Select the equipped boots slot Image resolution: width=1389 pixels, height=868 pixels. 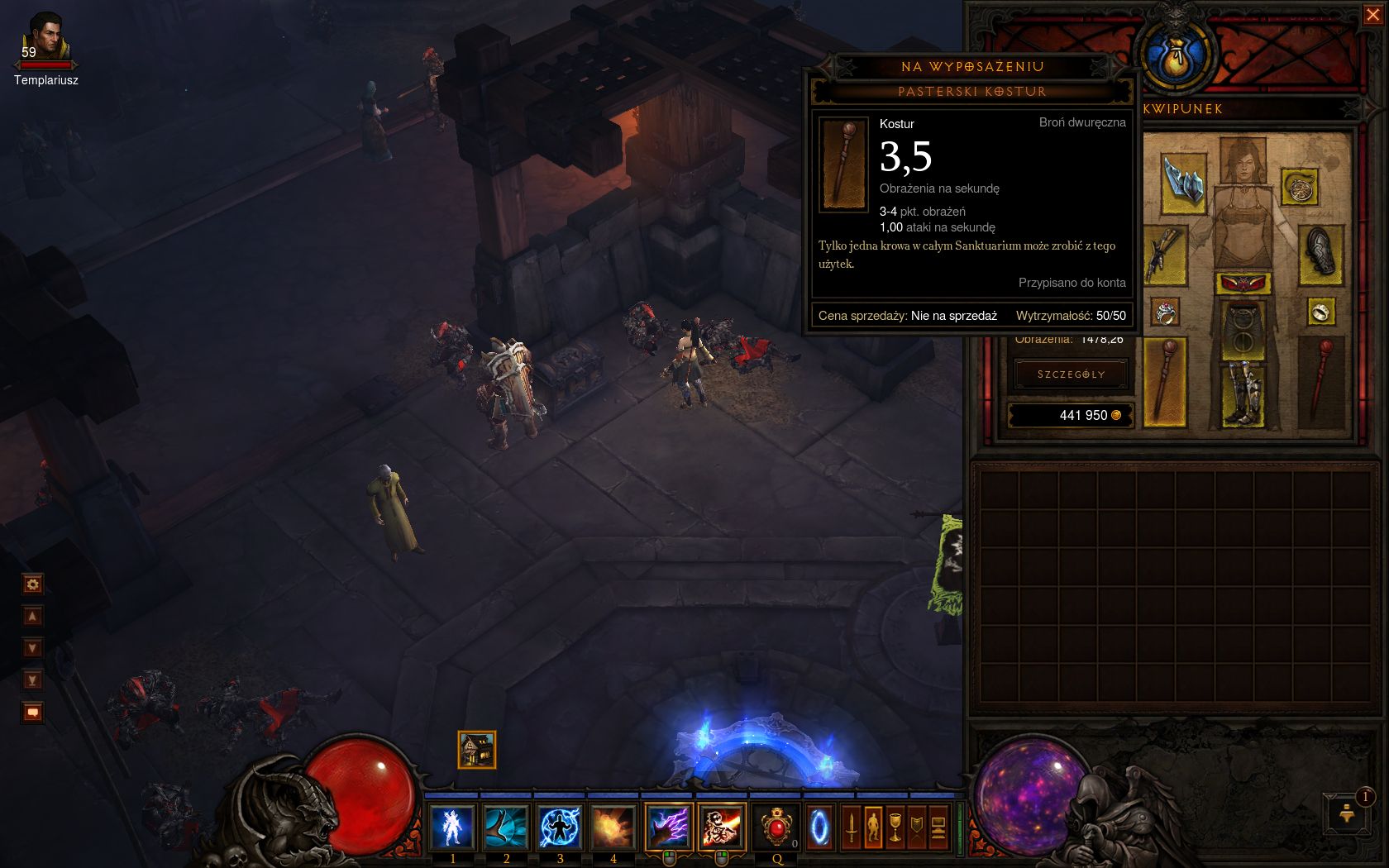[1243, 395]
